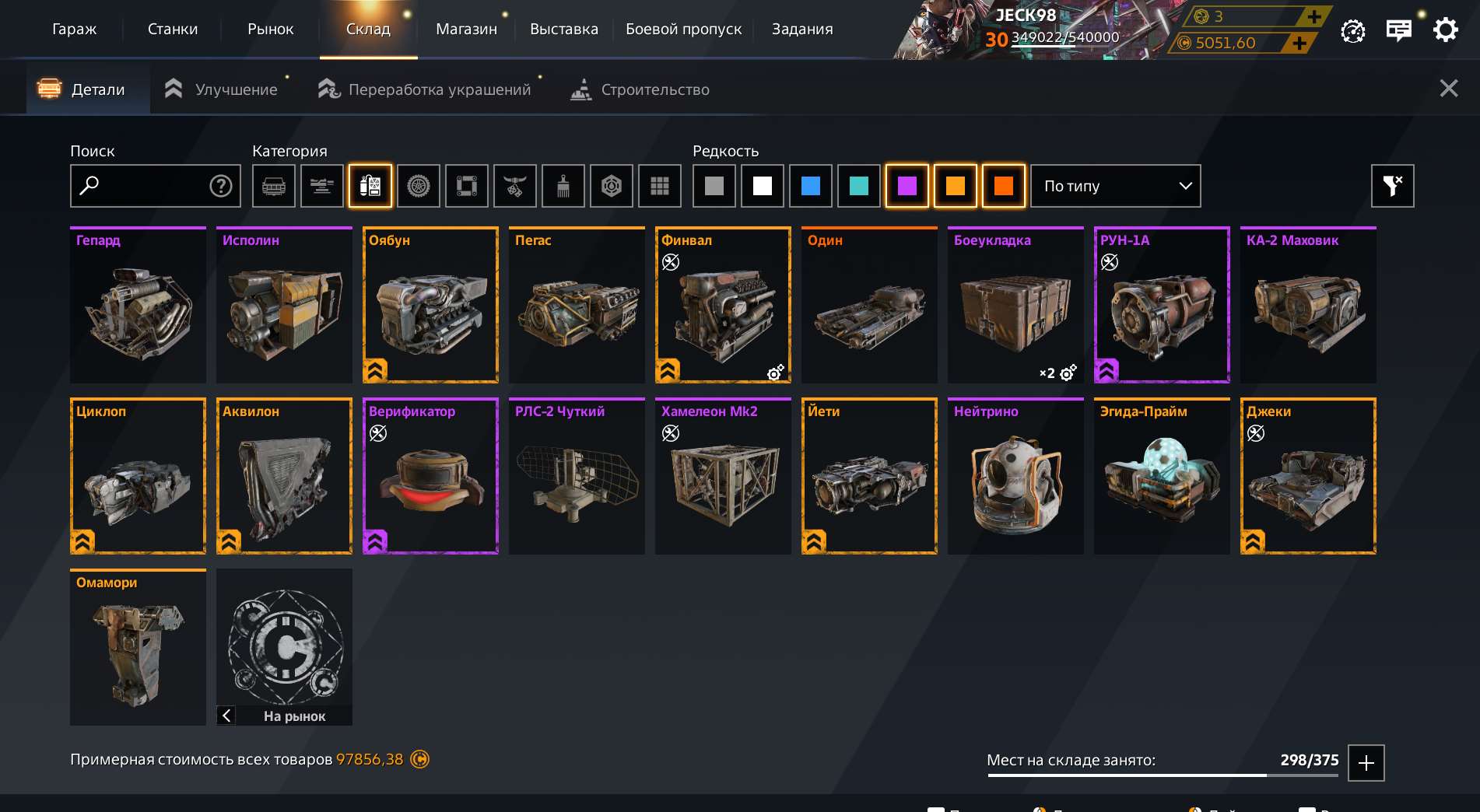Viewport: 1480px width, 812px height.
Task: Toggle the gray rarity filter
Action: (714, 186)
